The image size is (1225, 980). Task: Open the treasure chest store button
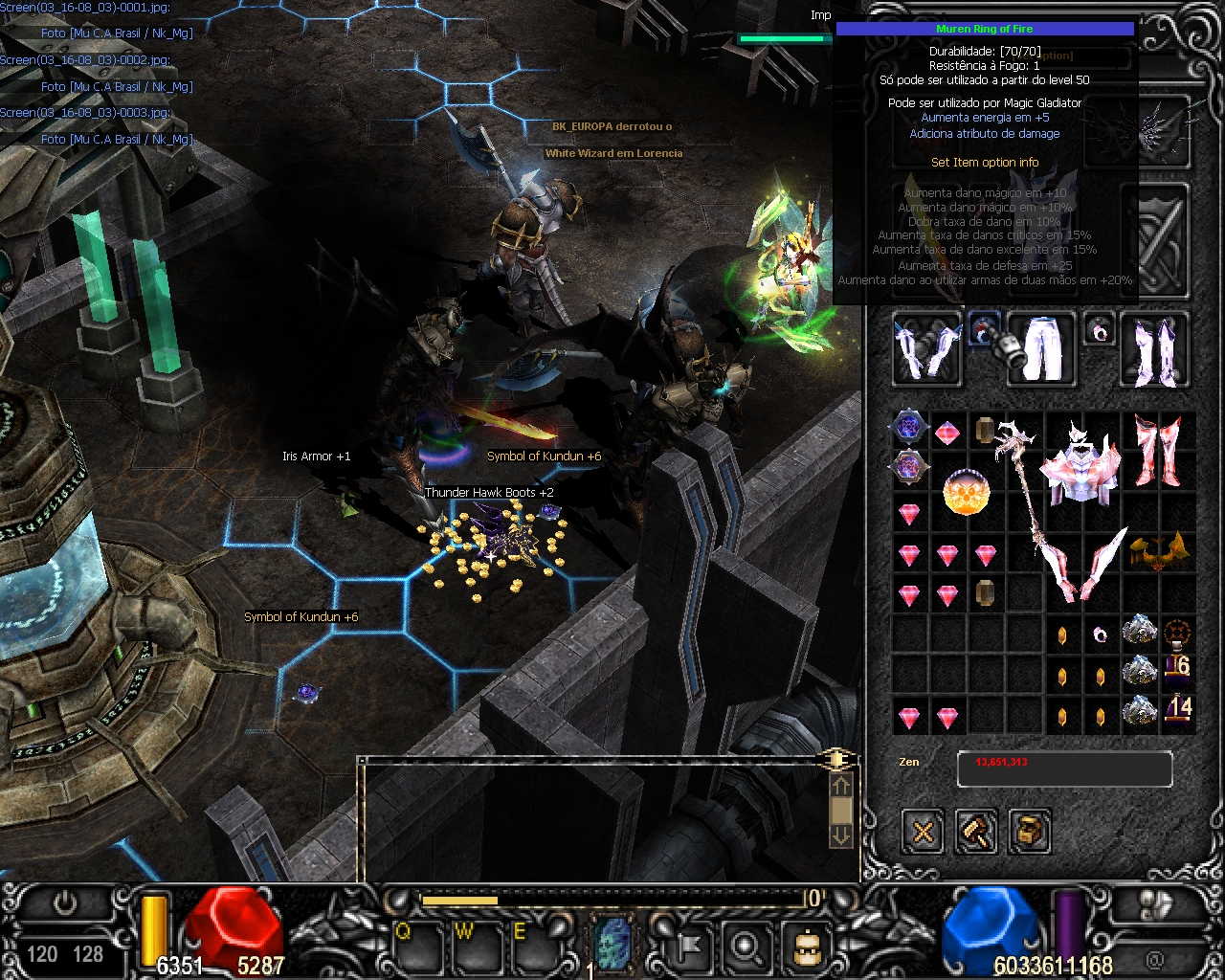tap(1030, 831)
